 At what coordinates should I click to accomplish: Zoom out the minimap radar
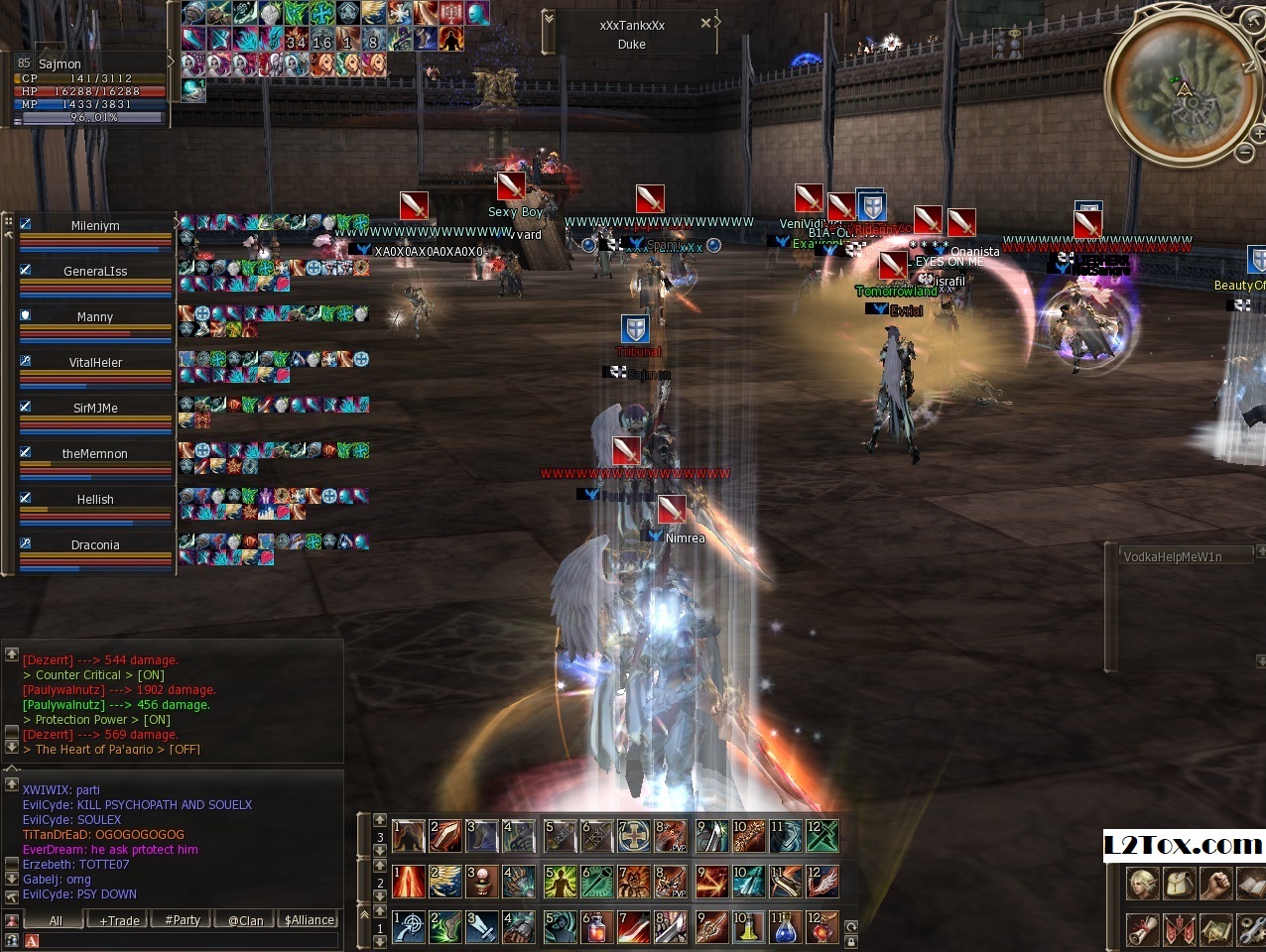tap(1245, 153)
